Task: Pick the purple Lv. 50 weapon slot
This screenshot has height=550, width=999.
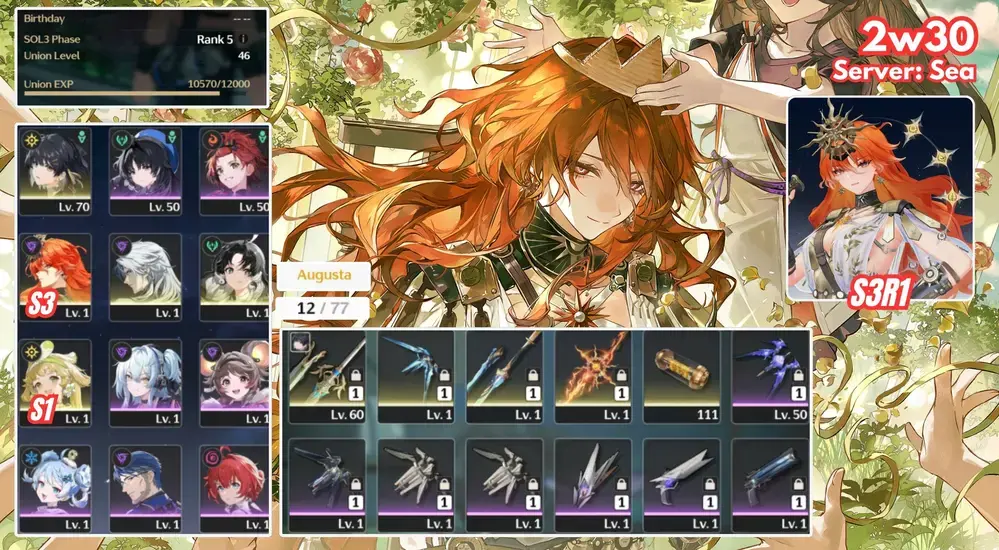Action: point(771,376)
